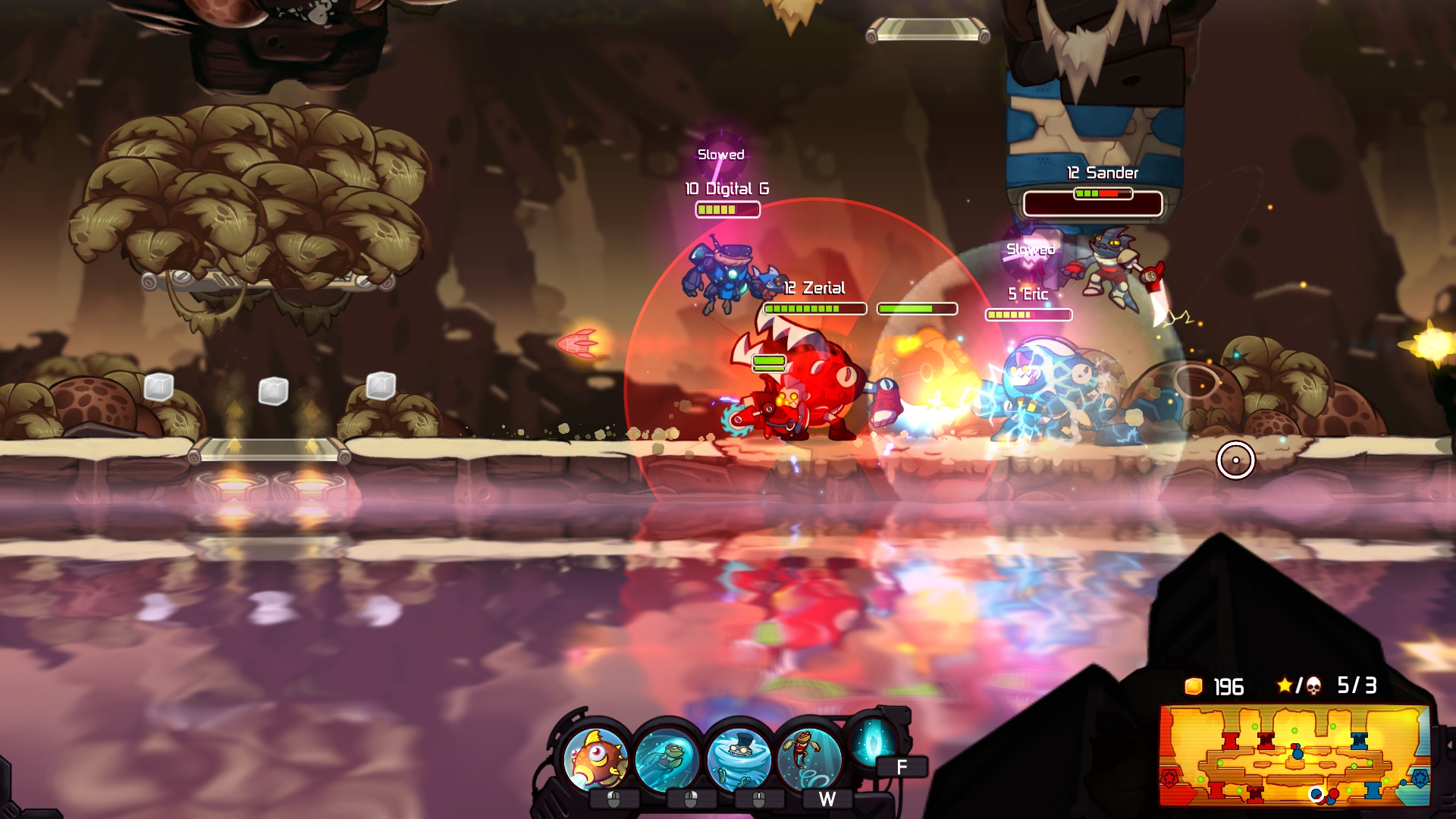Select the frog jump ability icon
This screenshot has width=1456, height=819.
(x=808, y=758)
